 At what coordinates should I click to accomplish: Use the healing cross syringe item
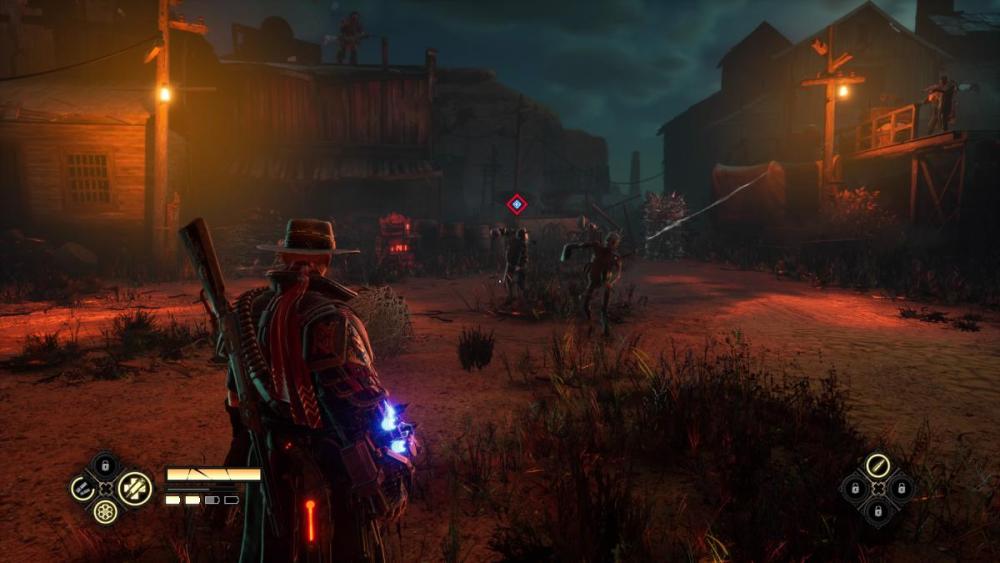[135, 489]
